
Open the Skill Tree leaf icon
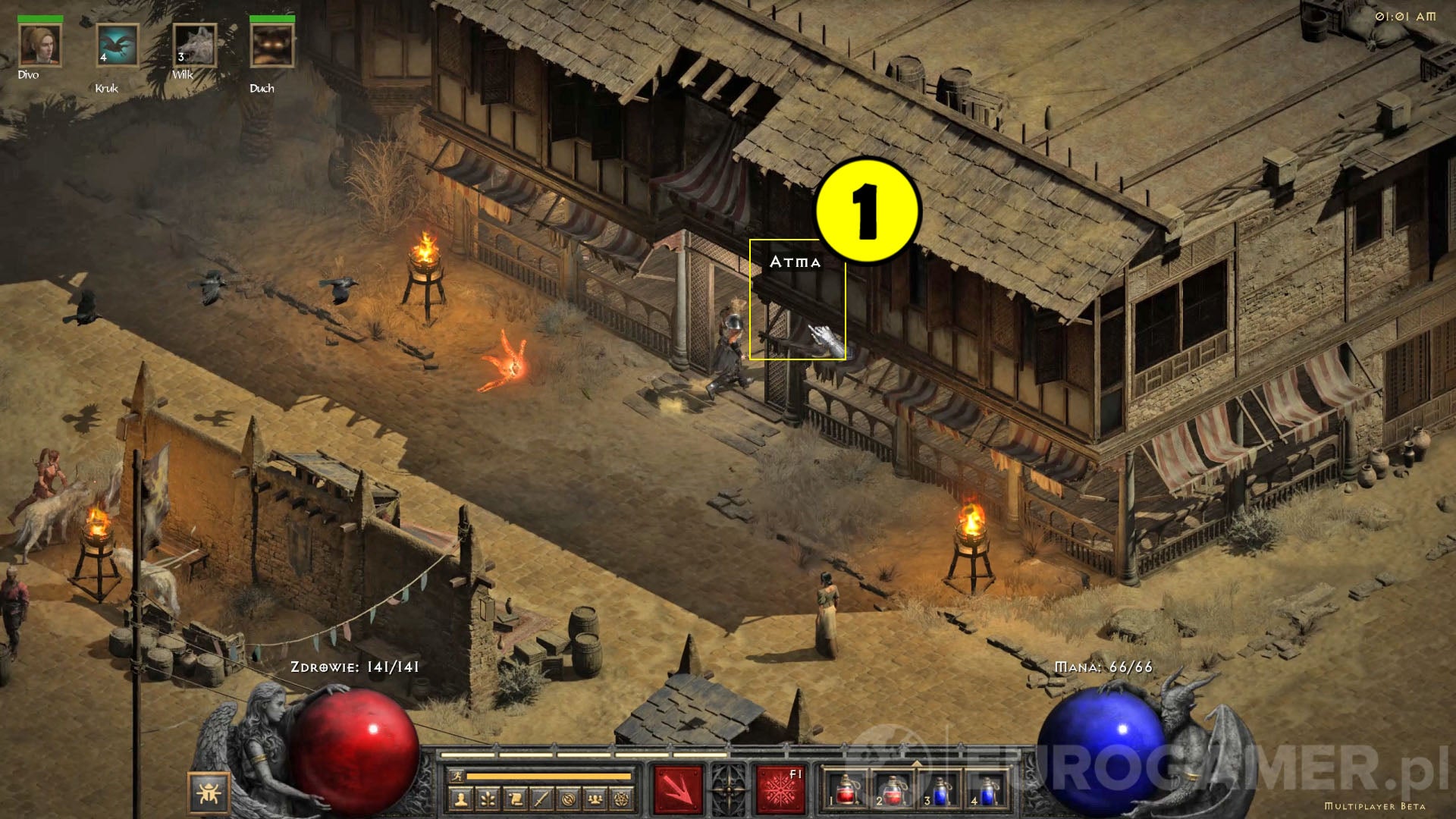pos(487,800)
